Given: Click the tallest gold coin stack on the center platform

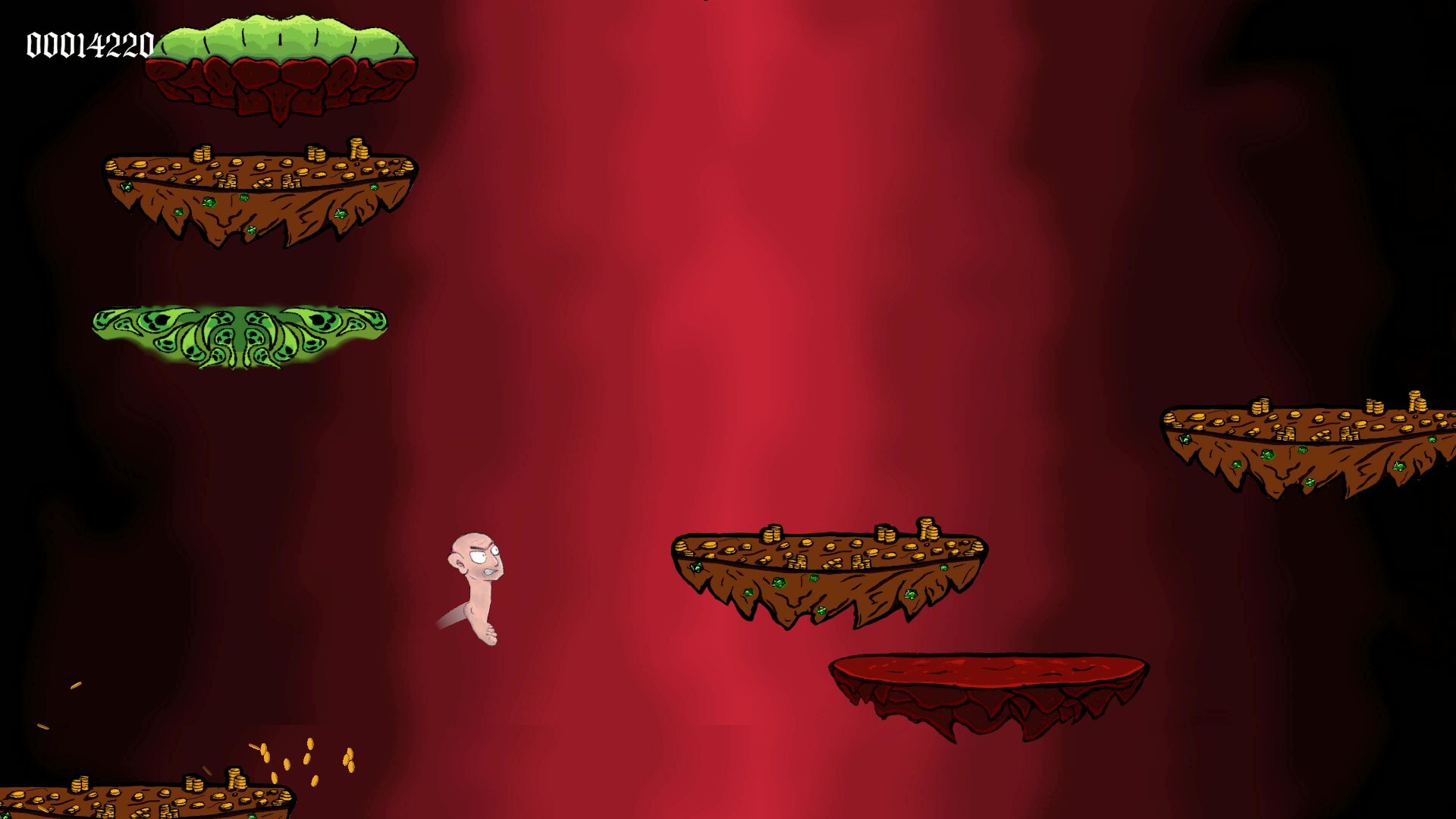Looking at the screenshot, I should [x=927, y=527].
